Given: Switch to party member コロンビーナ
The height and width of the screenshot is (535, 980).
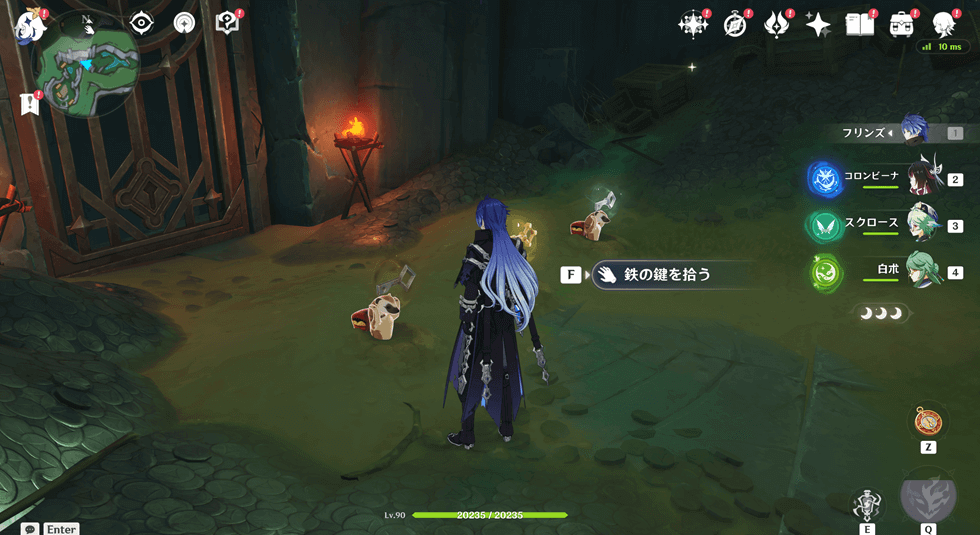Looking at the screenshot, I should pos(924,178).
